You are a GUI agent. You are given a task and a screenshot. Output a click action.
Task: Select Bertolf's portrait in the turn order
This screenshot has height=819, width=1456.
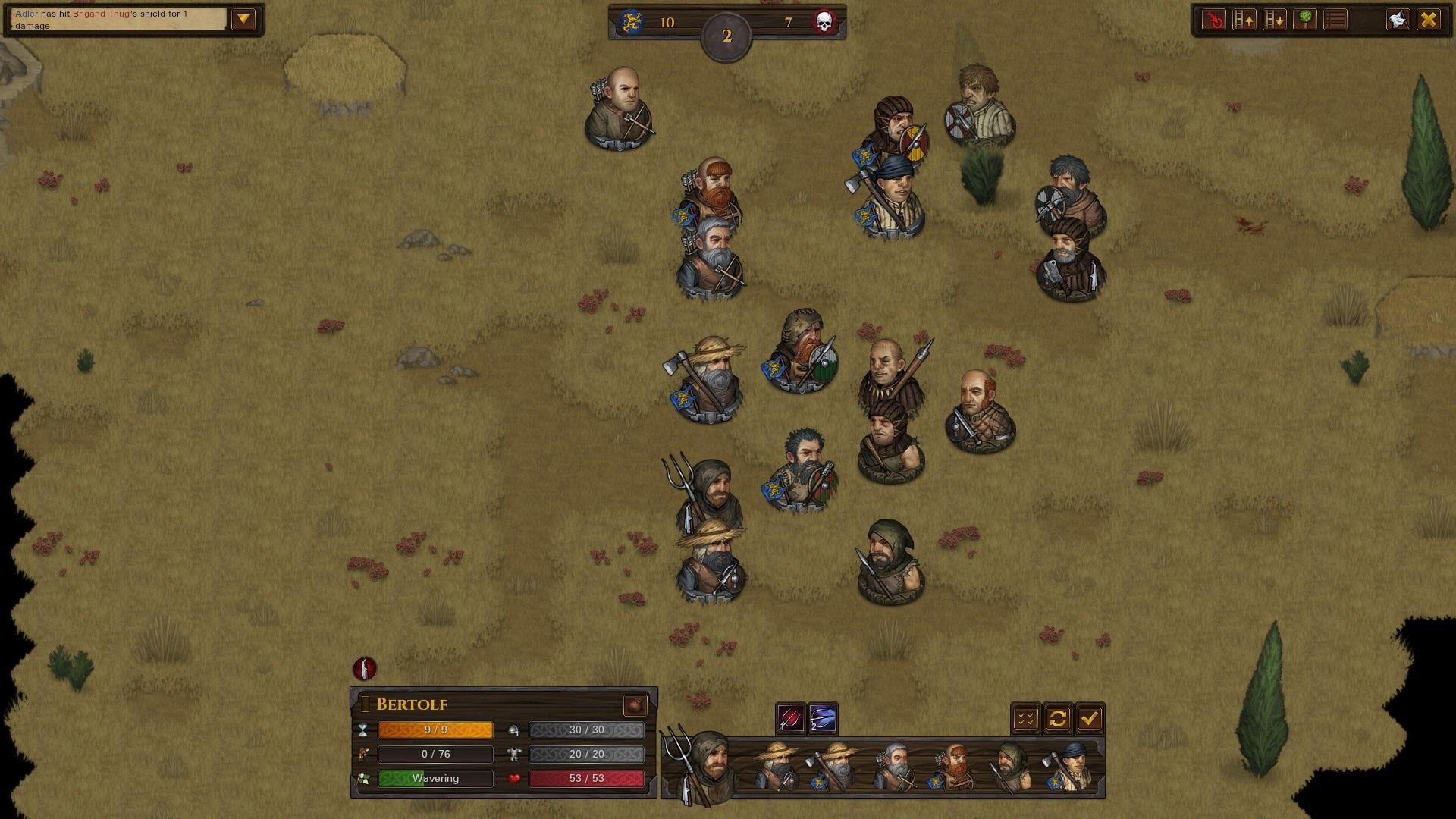701,766
